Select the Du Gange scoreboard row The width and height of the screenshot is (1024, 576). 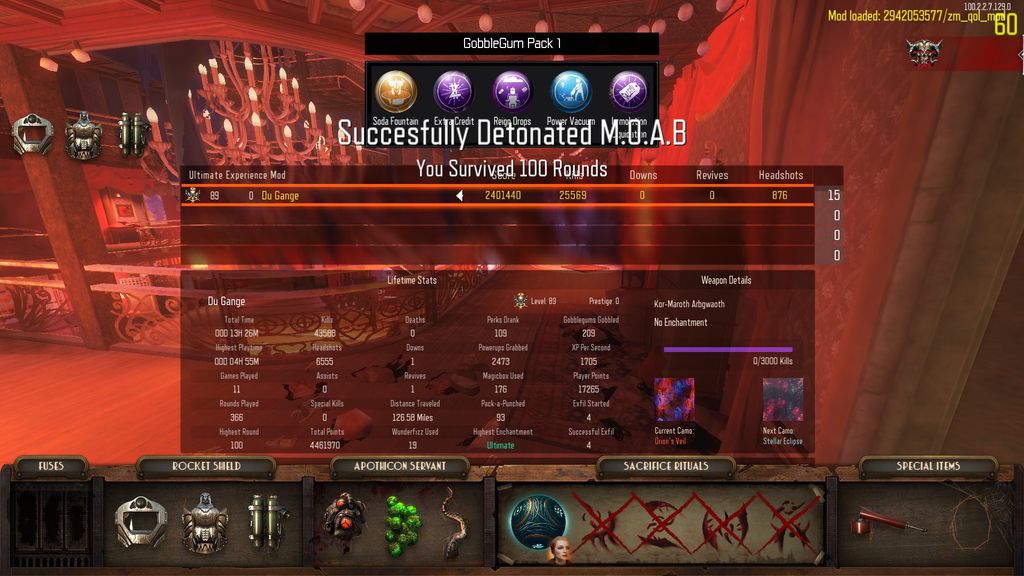(x=500, y=195)
